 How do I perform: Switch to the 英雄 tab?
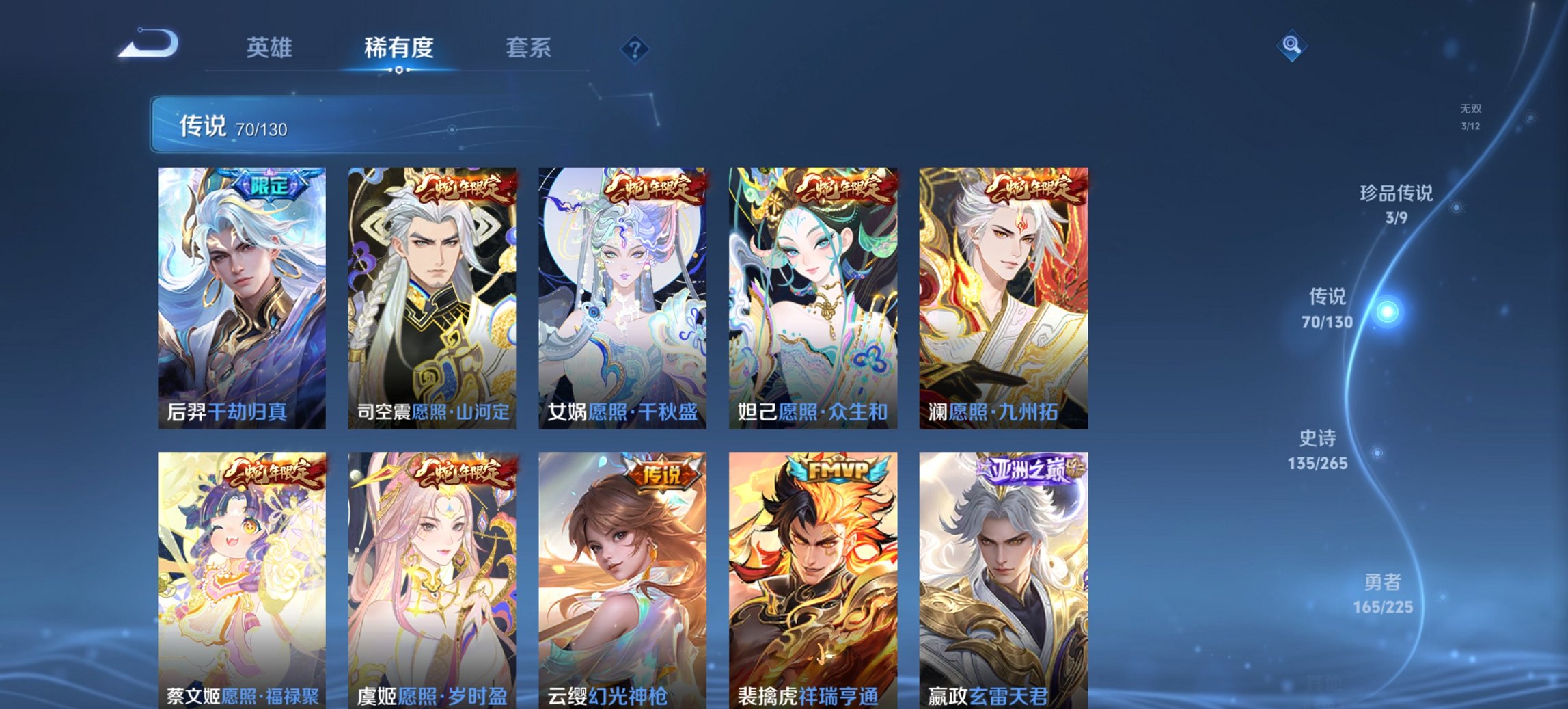coord(271,48)
